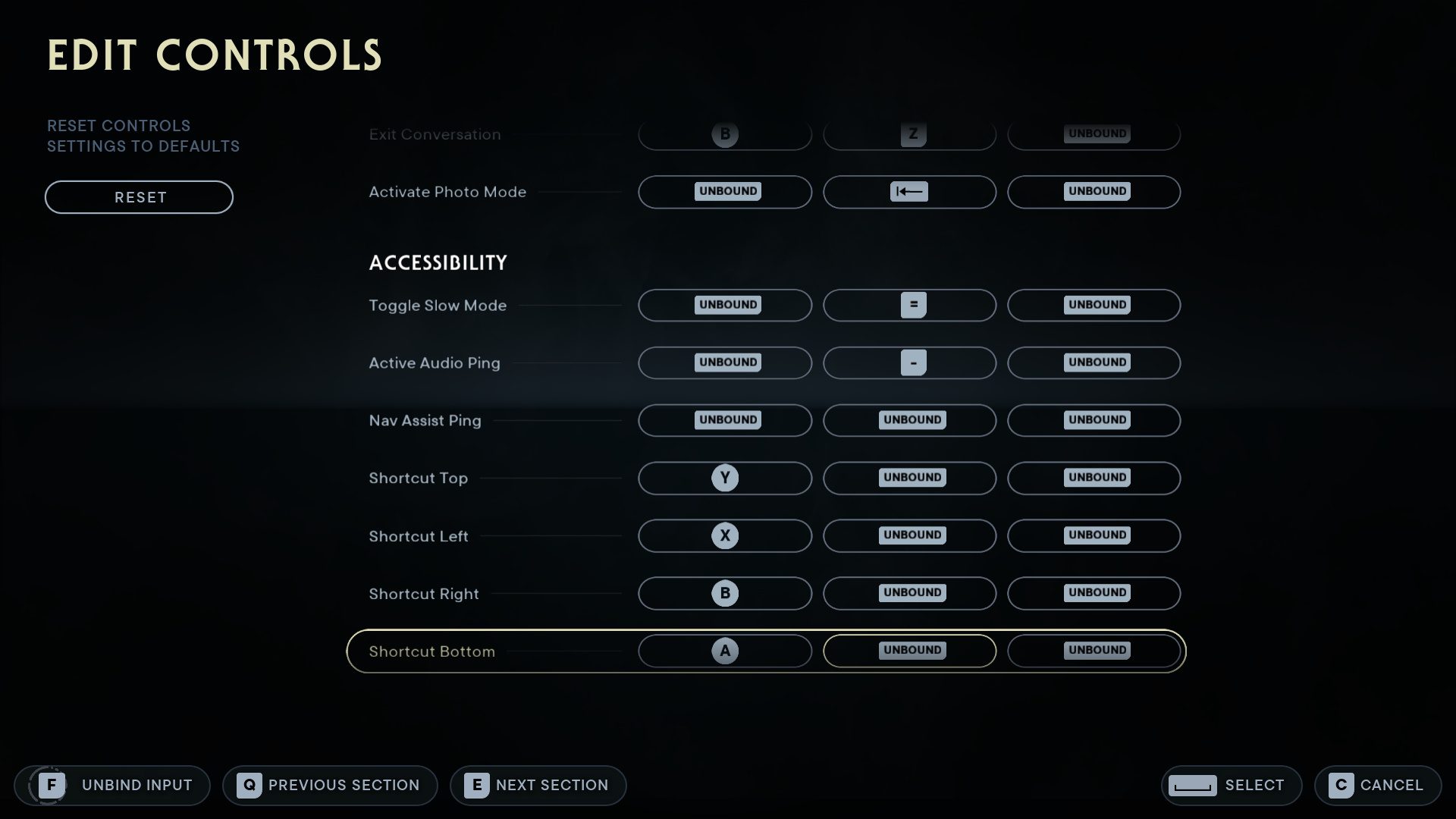Click the X button binding for Shortcut Left
Viewport: 1456px width, 819px height.
724,535
